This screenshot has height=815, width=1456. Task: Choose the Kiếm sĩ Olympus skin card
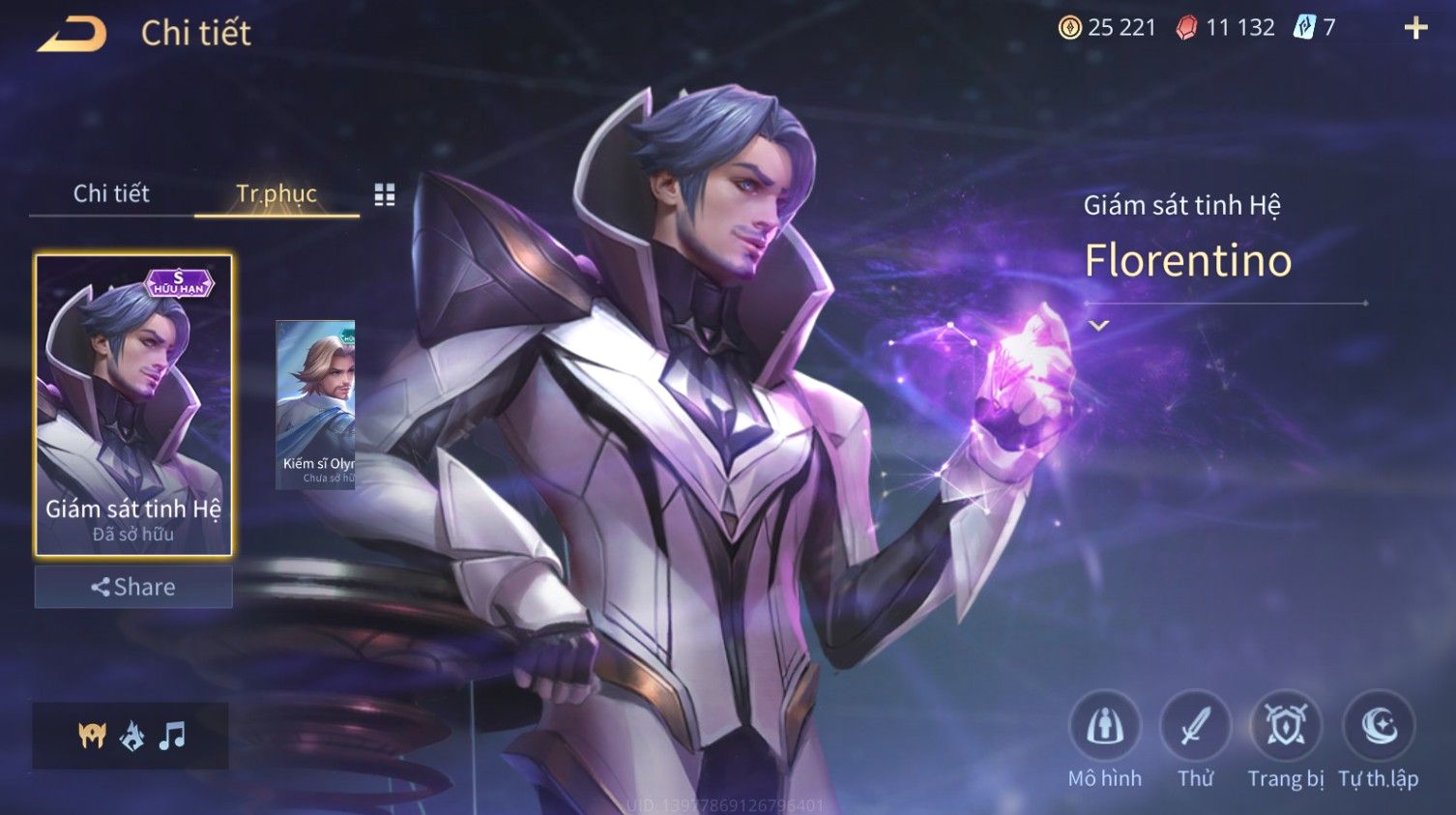click(315, 404)
